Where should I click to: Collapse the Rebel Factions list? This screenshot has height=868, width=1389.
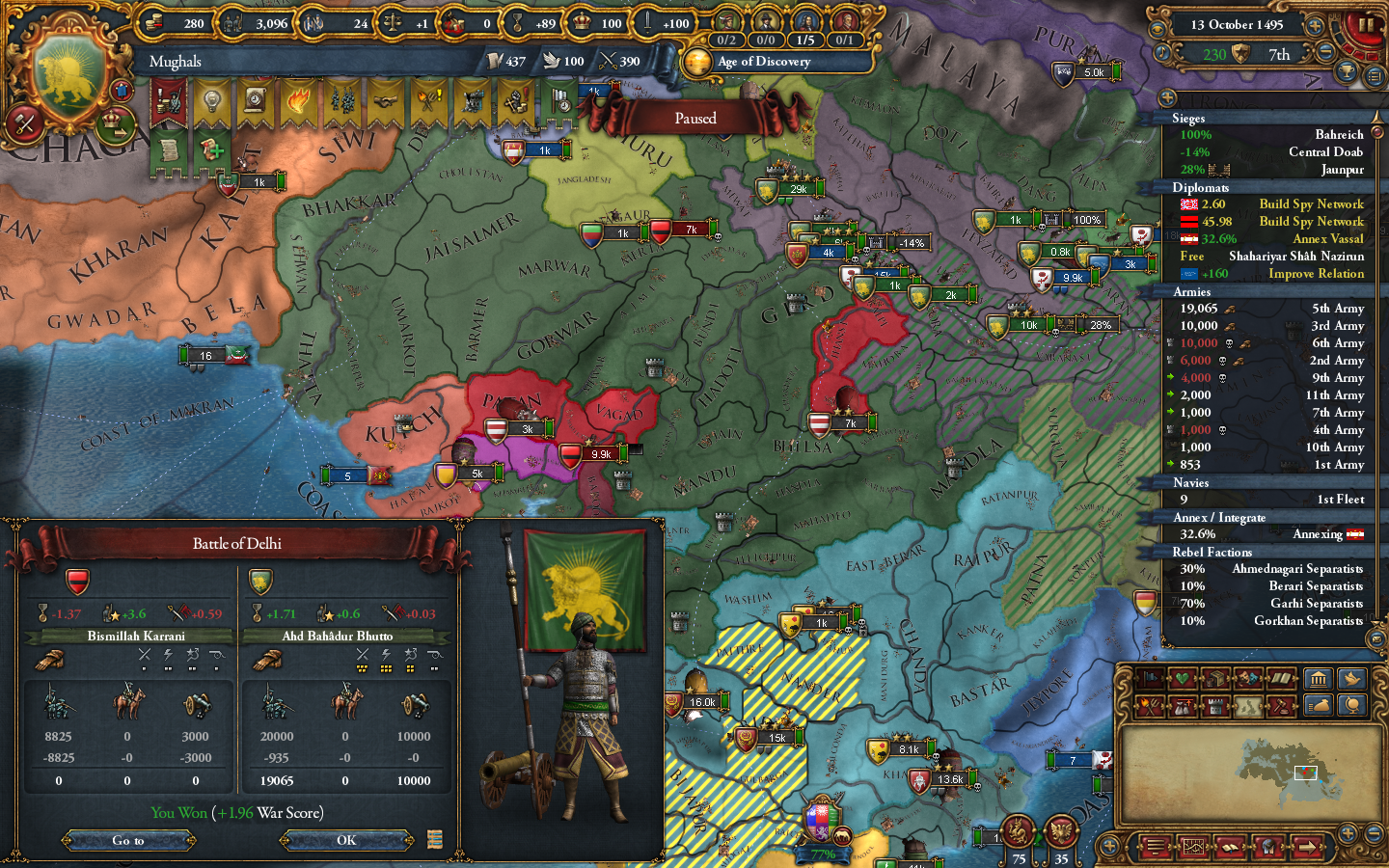point(1212,552)
